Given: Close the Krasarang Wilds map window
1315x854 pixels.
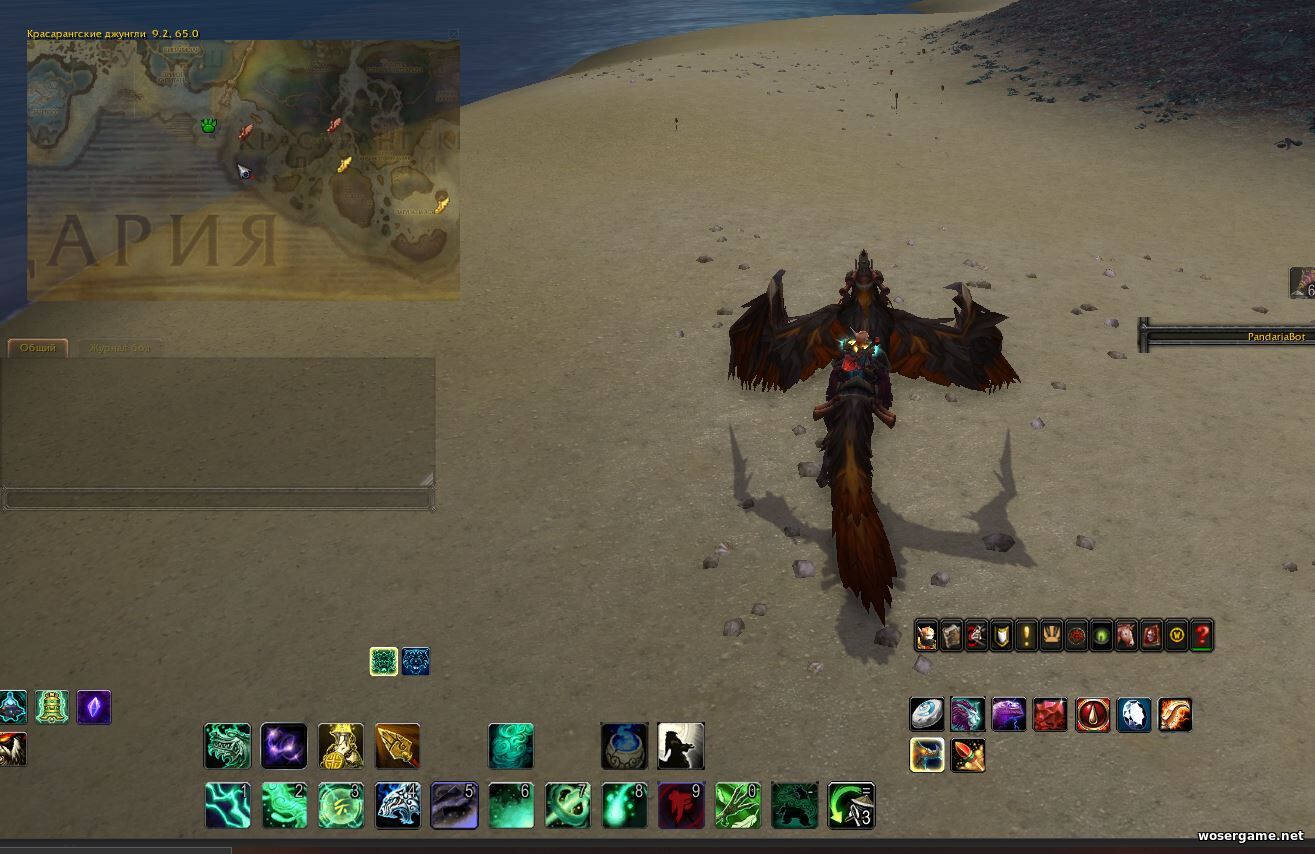Looking at the screenshot, I should pyautogui.click(x=454, y=34).
